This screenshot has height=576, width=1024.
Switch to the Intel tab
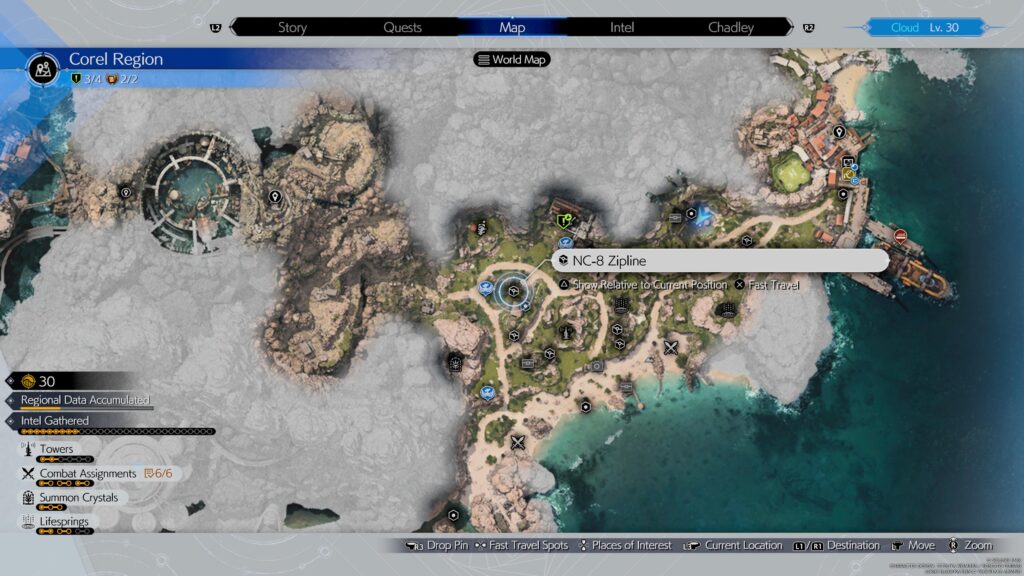(x=622, y=27)
